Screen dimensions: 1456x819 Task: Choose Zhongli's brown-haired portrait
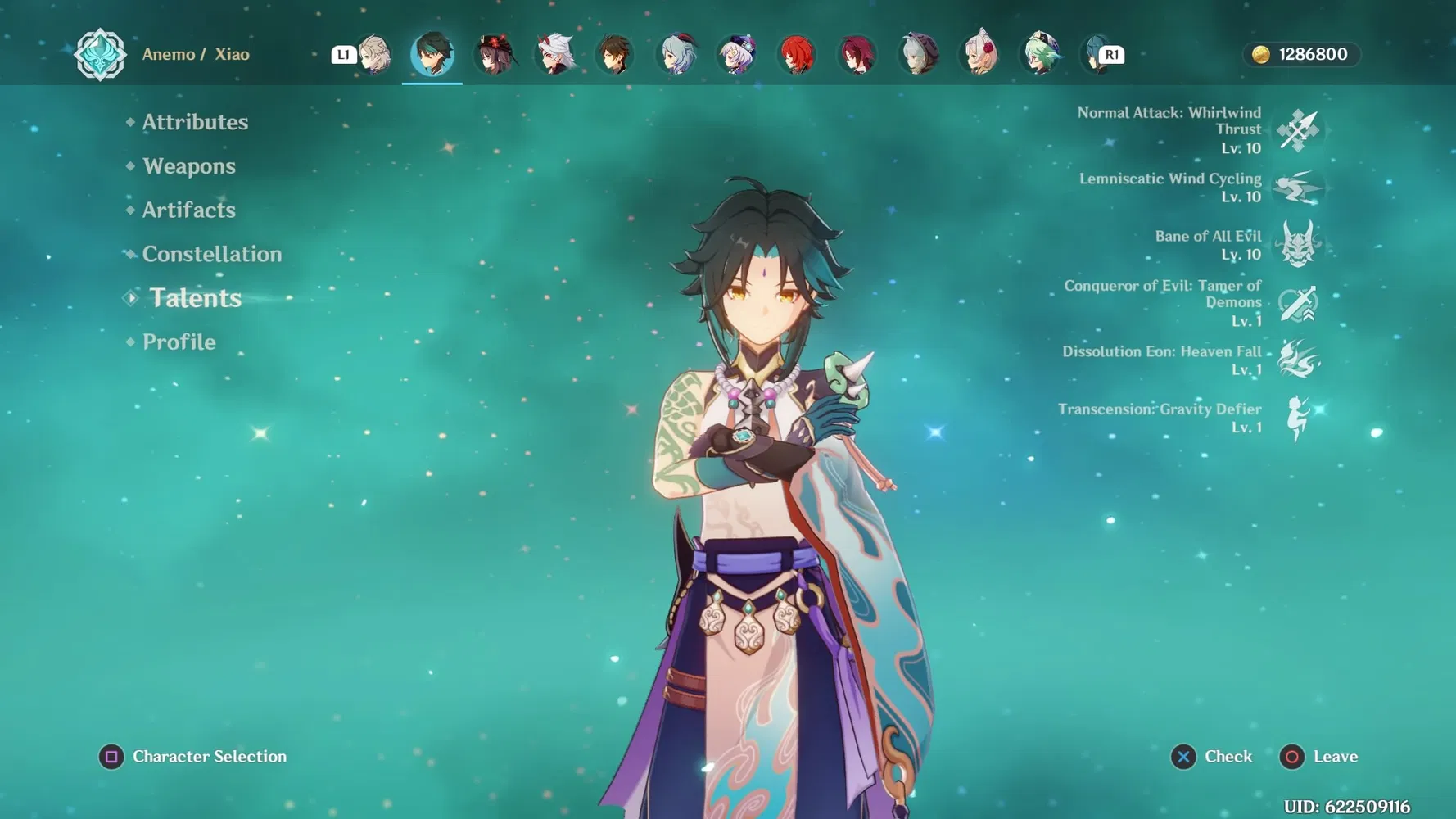(x=614, y=55)
